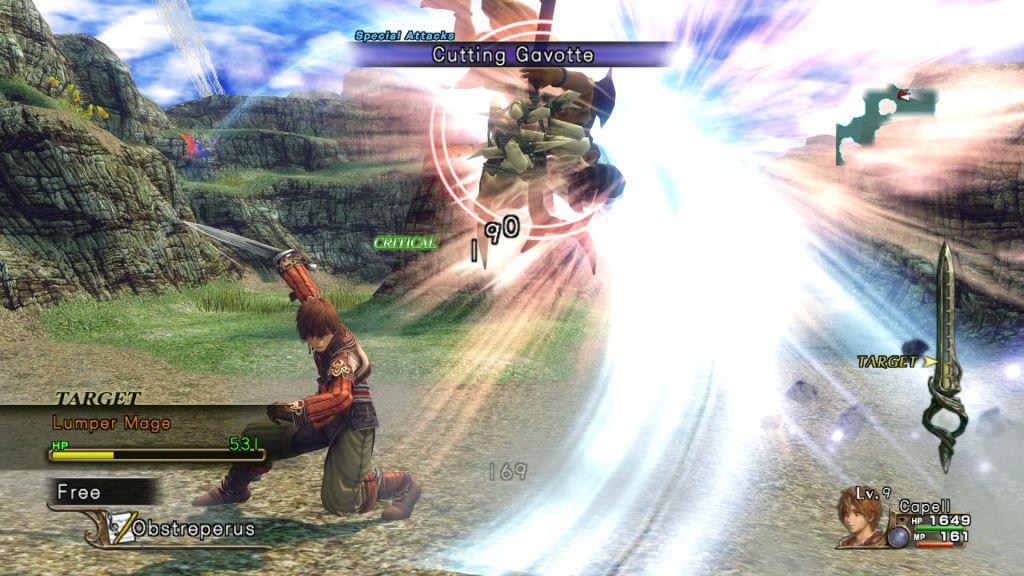
Task: Click the blue orb beside Capell's portrait
Action: coord(897,537)
